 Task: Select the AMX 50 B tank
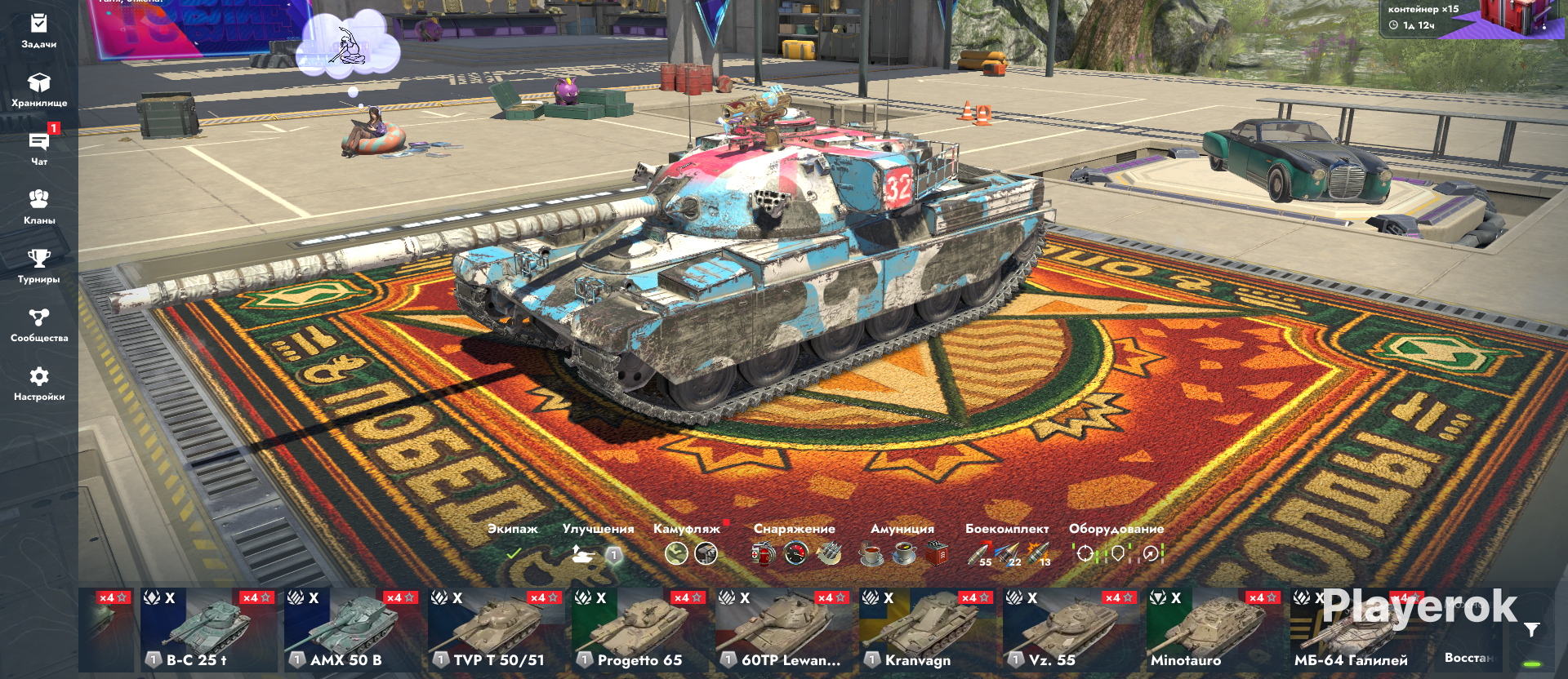[x=353, y=630]
